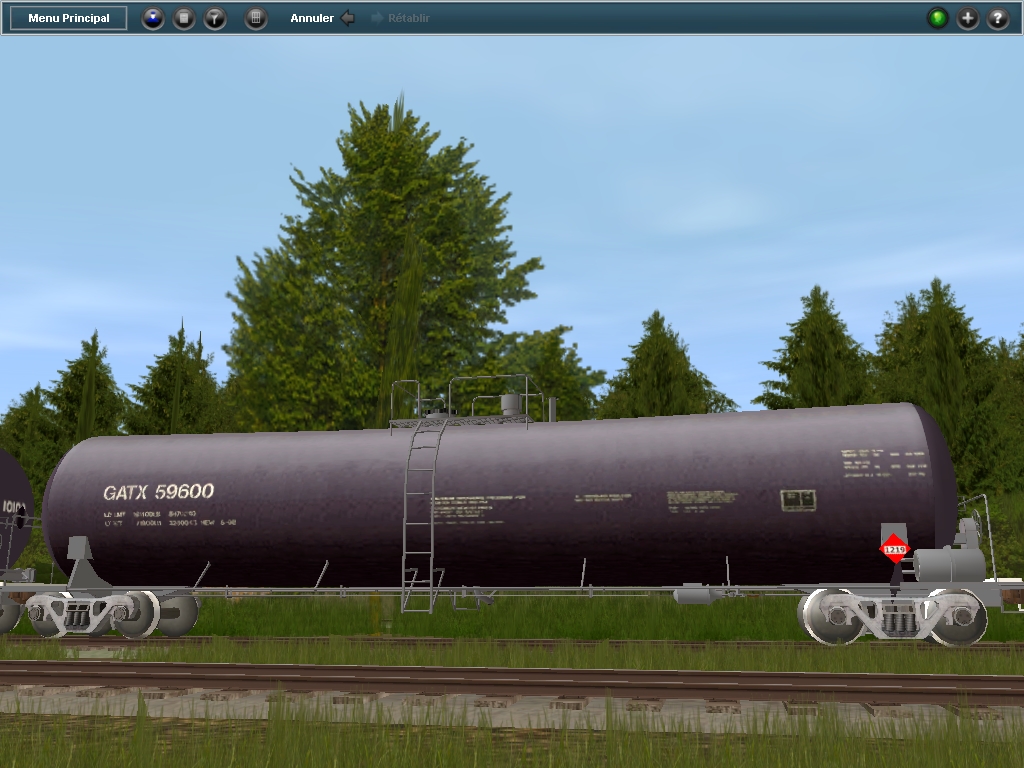The image size is (1024, 768).
Task: Click the blue dome icon in the toolbar
Action: pos(153,18)
